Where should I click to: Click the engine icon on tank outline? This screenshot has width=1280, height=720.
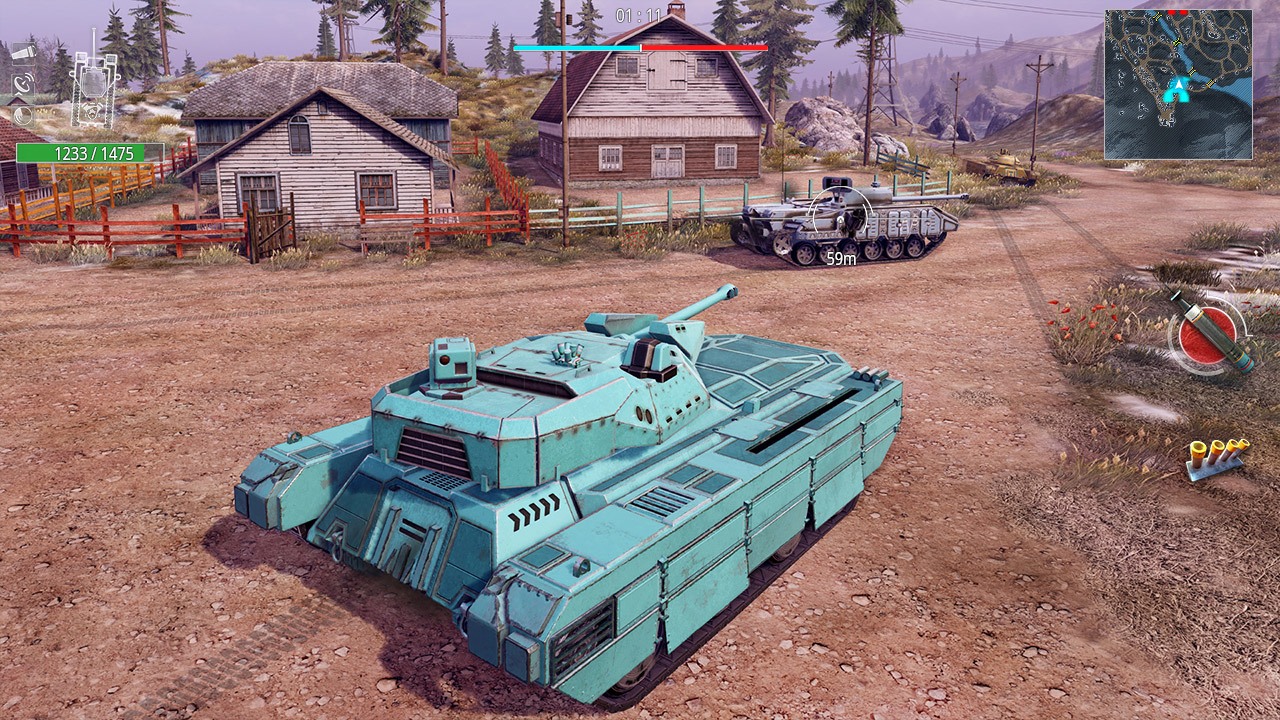click(x=91, y=112)
